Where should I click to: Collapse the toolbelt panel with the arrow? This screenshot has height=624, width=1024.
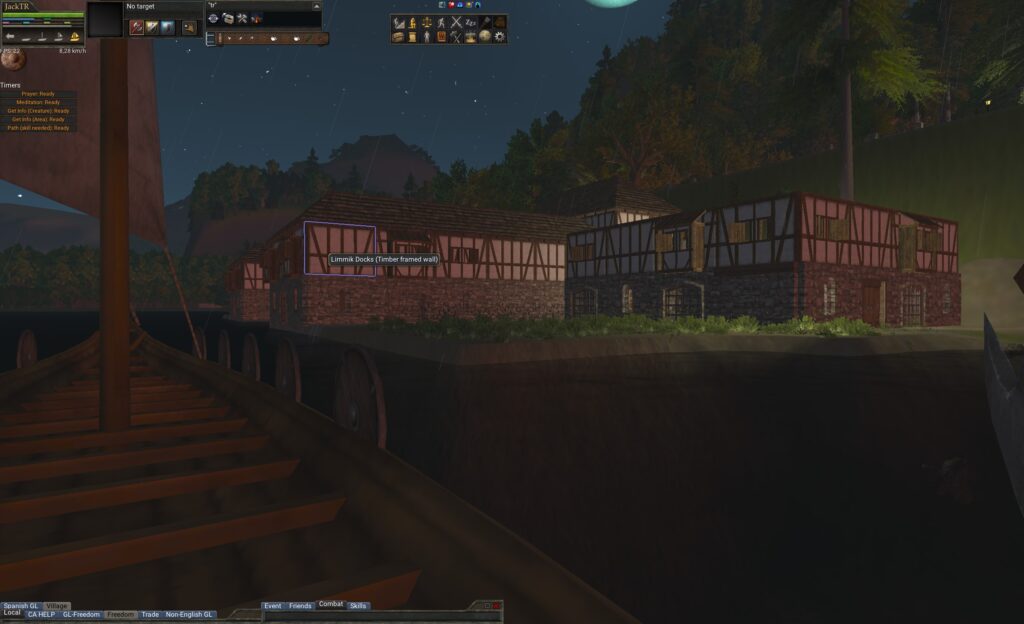point(317,6)
